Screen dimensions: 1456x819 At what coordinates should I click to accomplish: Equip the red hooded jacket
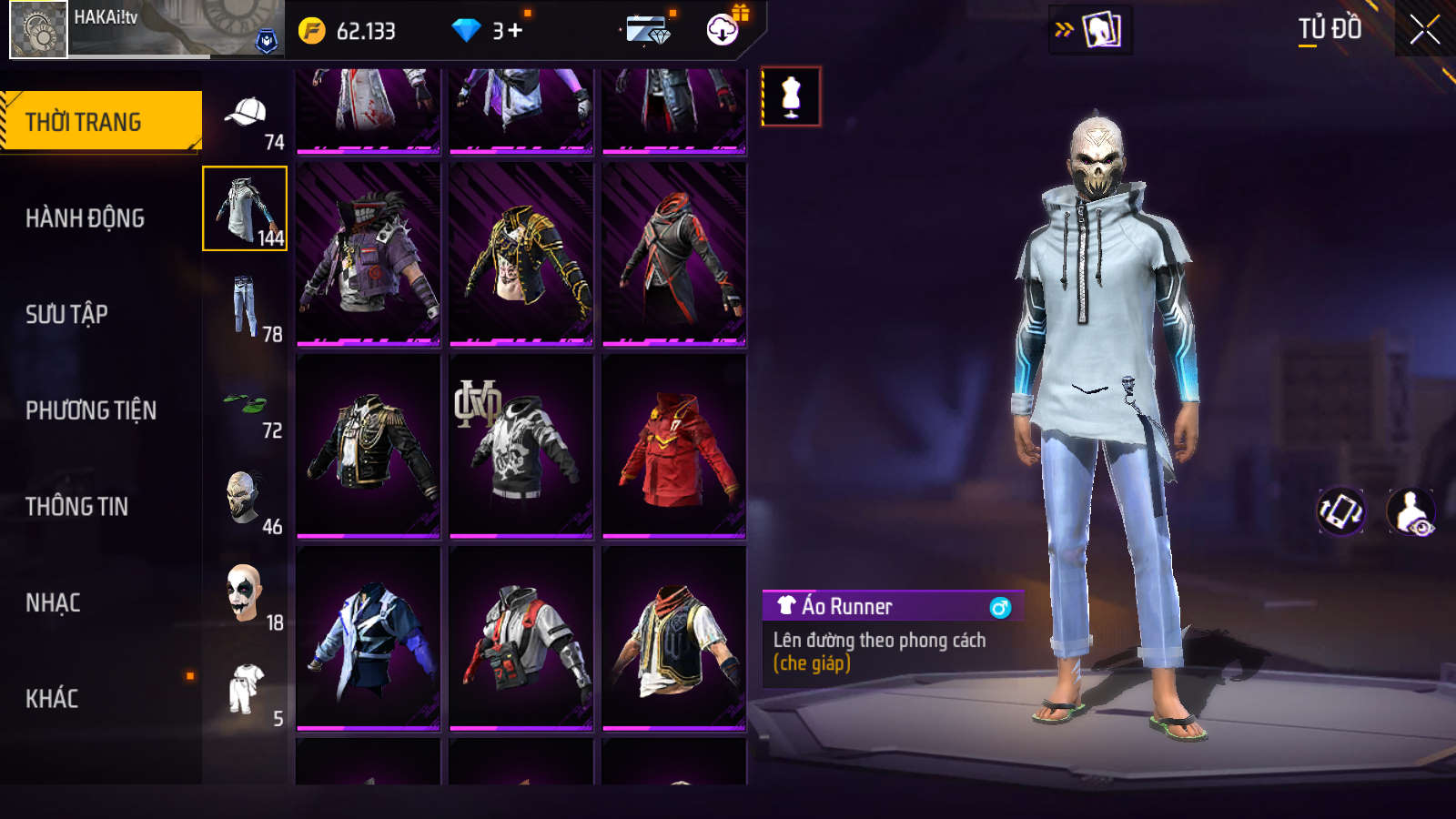pyautogui.click(x=673, y=446)
